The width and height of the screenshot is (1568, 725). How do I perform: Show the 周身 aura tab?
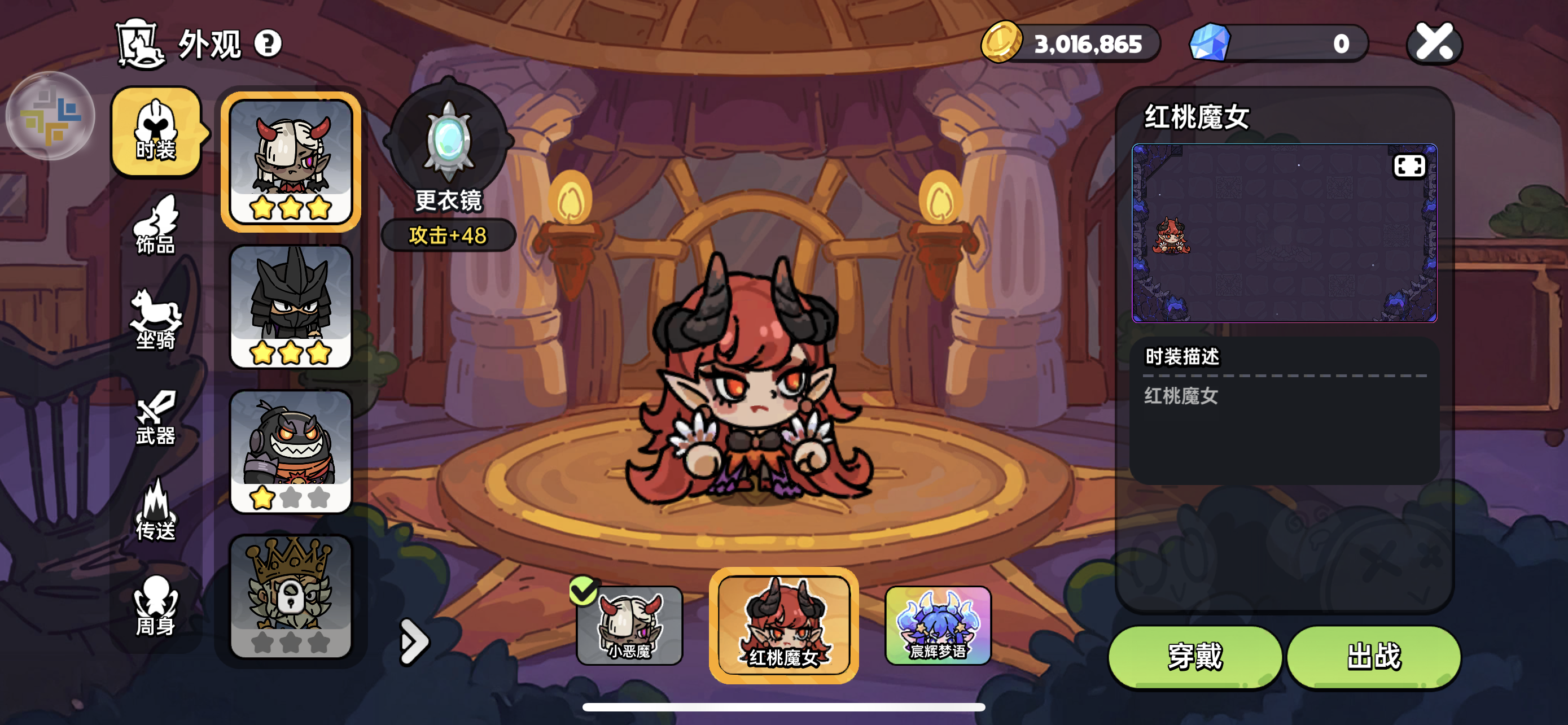pos(156,606)
